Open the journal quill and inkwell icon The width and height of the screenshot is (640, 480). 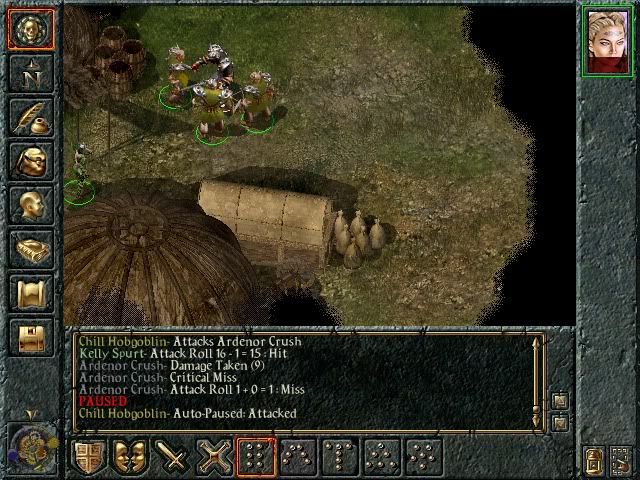click(31, 118)
